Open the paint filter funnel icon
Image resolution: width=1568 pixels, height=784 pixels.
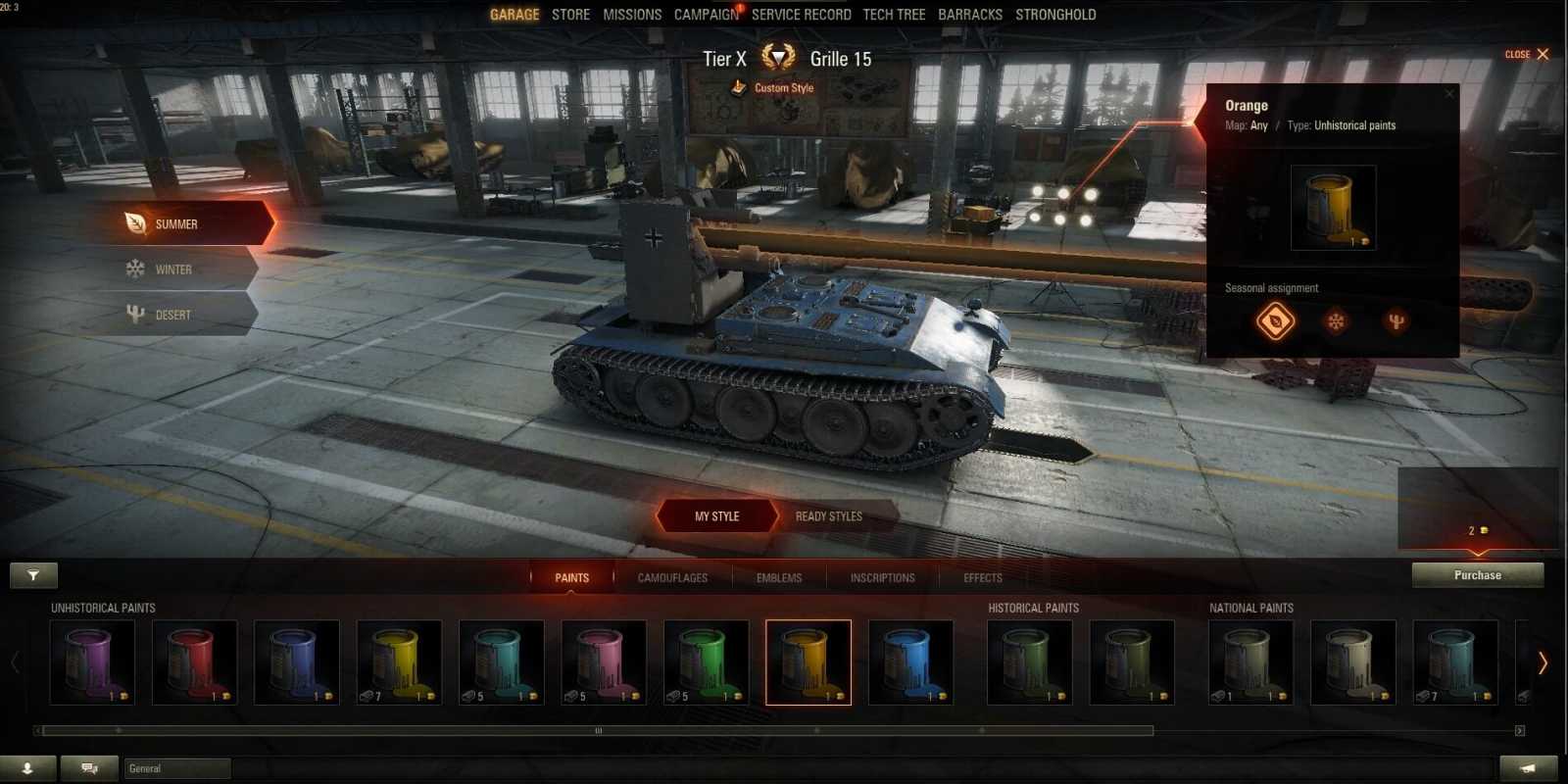tap(33, 575)
